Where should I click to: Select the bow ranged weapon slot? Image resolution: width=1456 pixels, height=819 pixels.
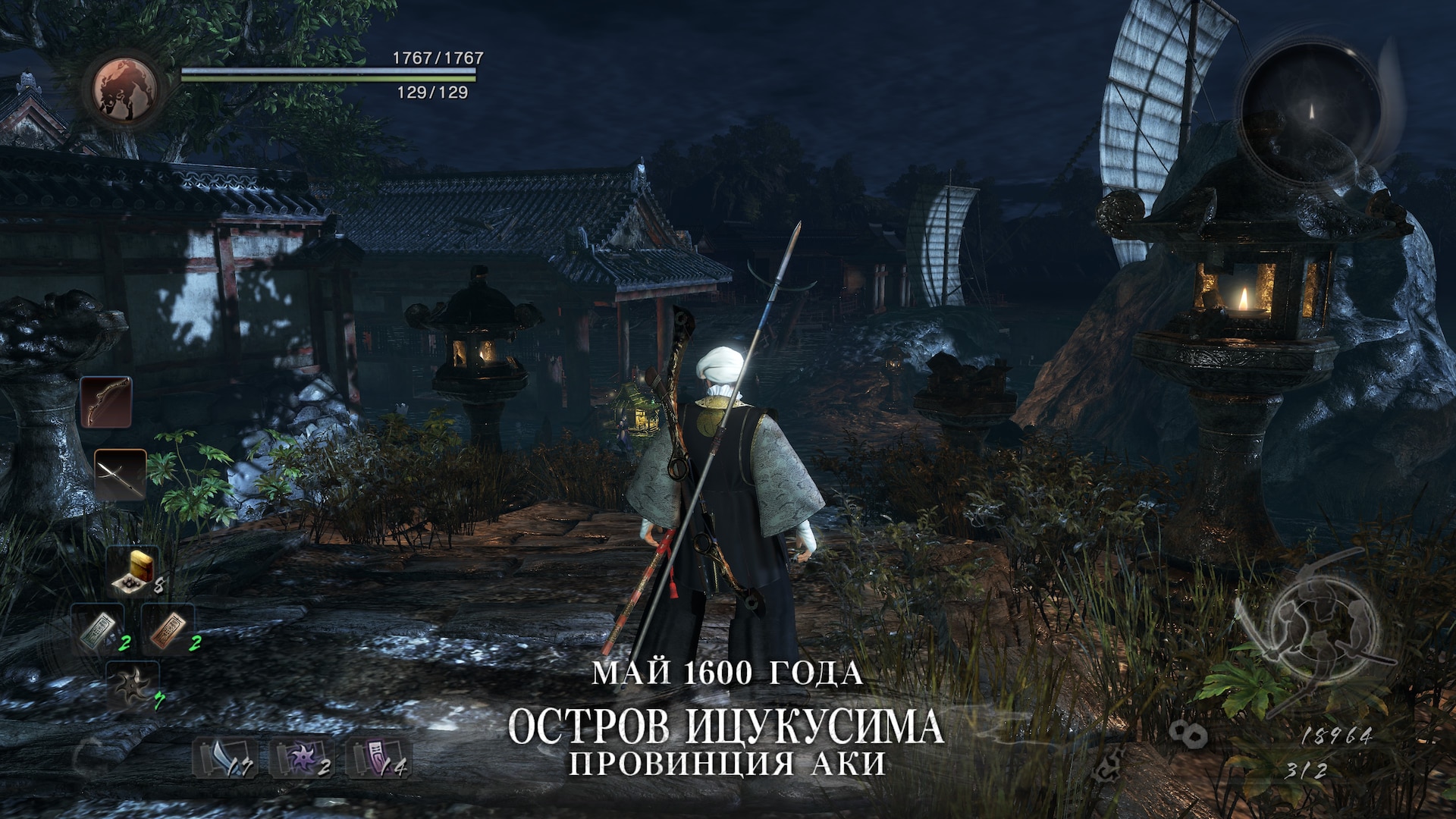click(106, 402)
